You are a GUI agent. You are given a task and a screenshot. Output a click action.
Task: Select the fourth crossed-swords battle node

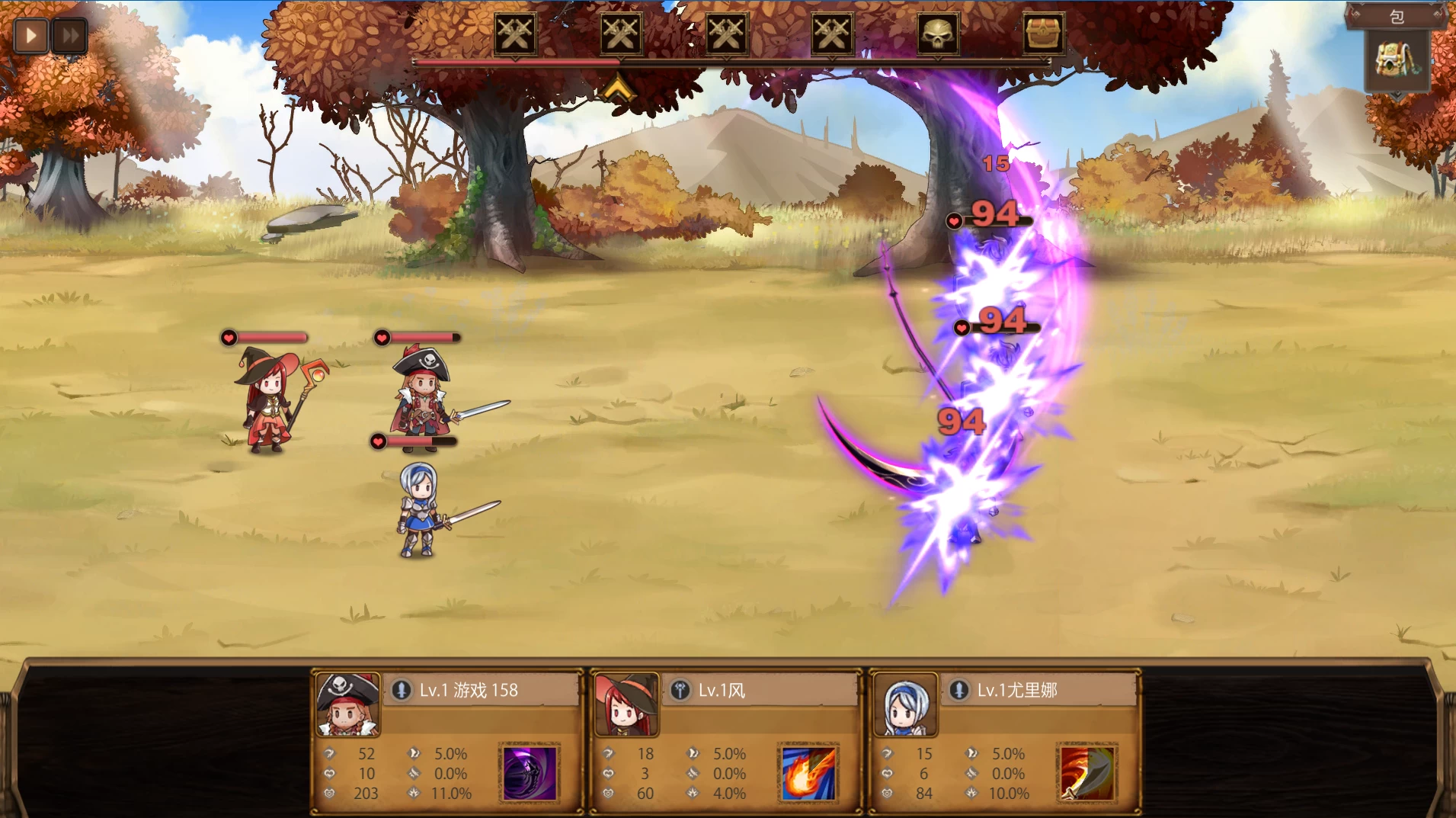click(x=832, y=34)
